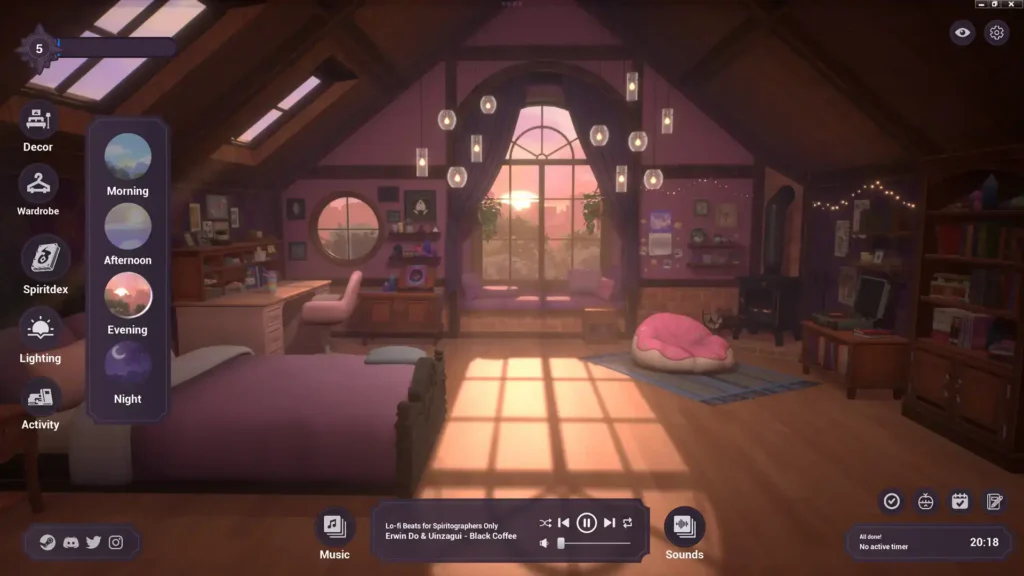The width and height of the screenshot is (1024, 576).
Task: Open the settings gear
Action: pos(996,33)
